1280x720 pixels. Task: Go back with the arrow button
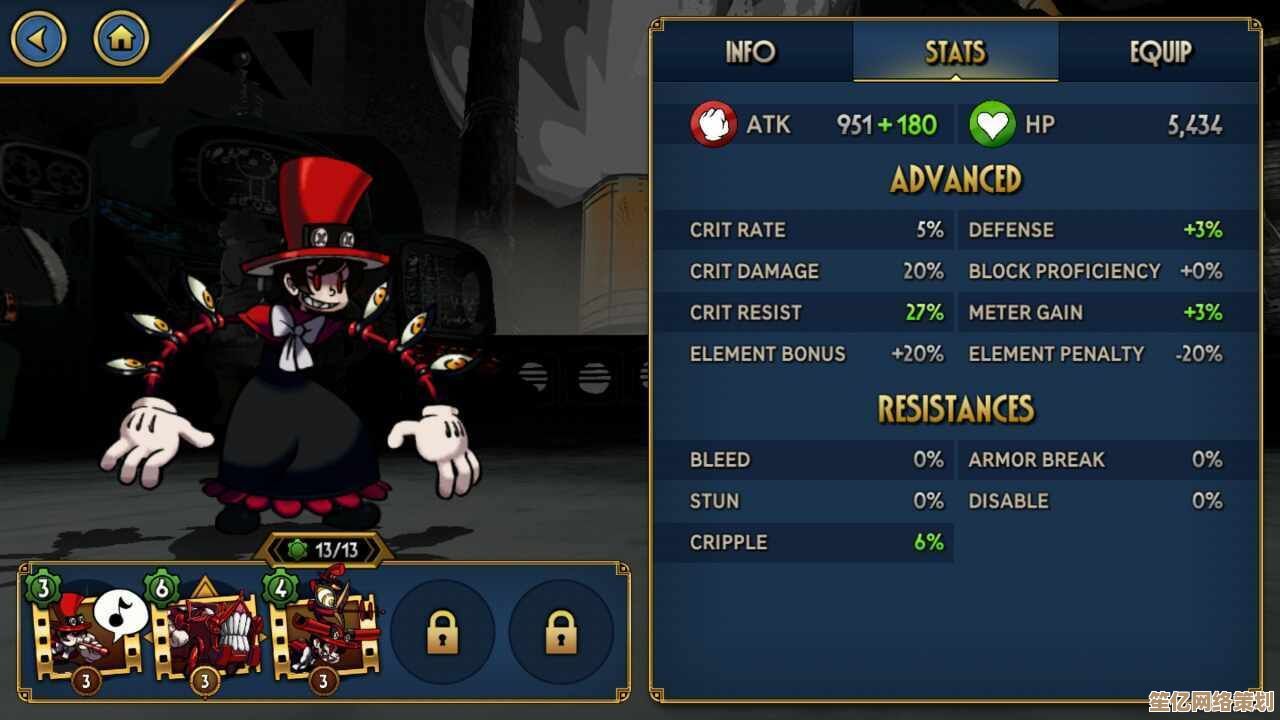(x=39, y=40)
